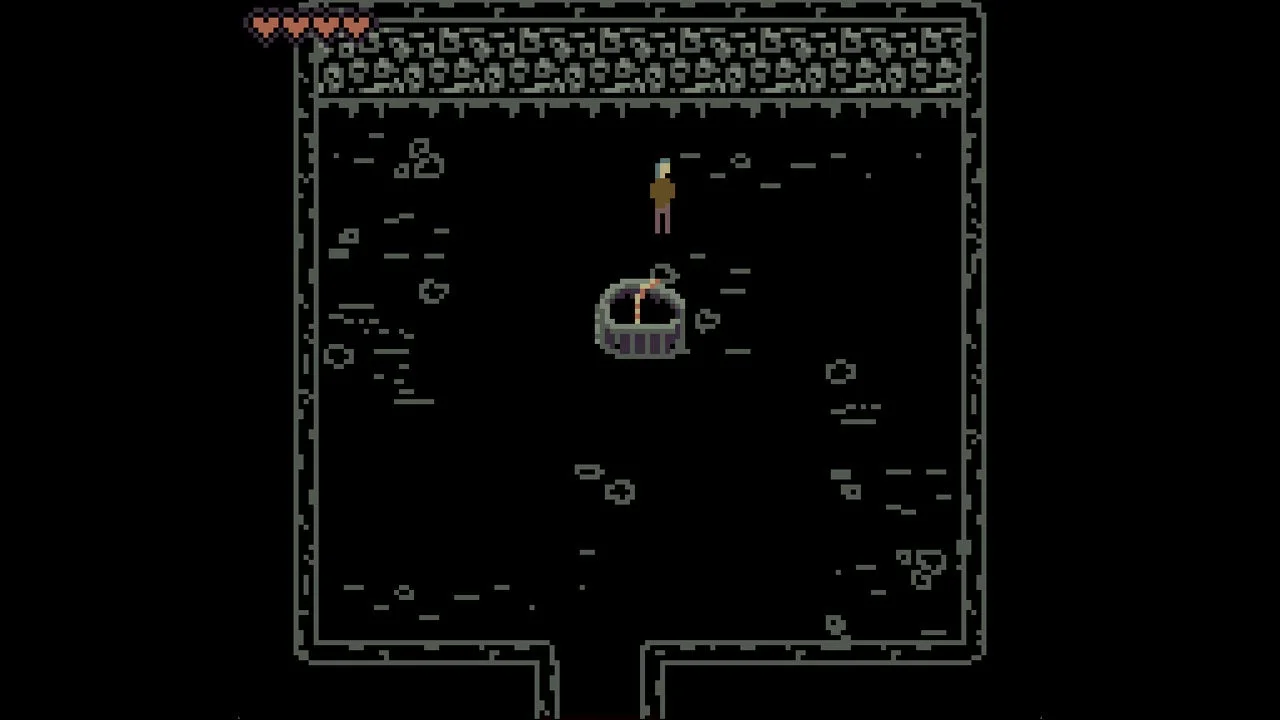Click the first heart in the health bar
The height and width of the screenshot is (720, 1280).
(264, 27)
